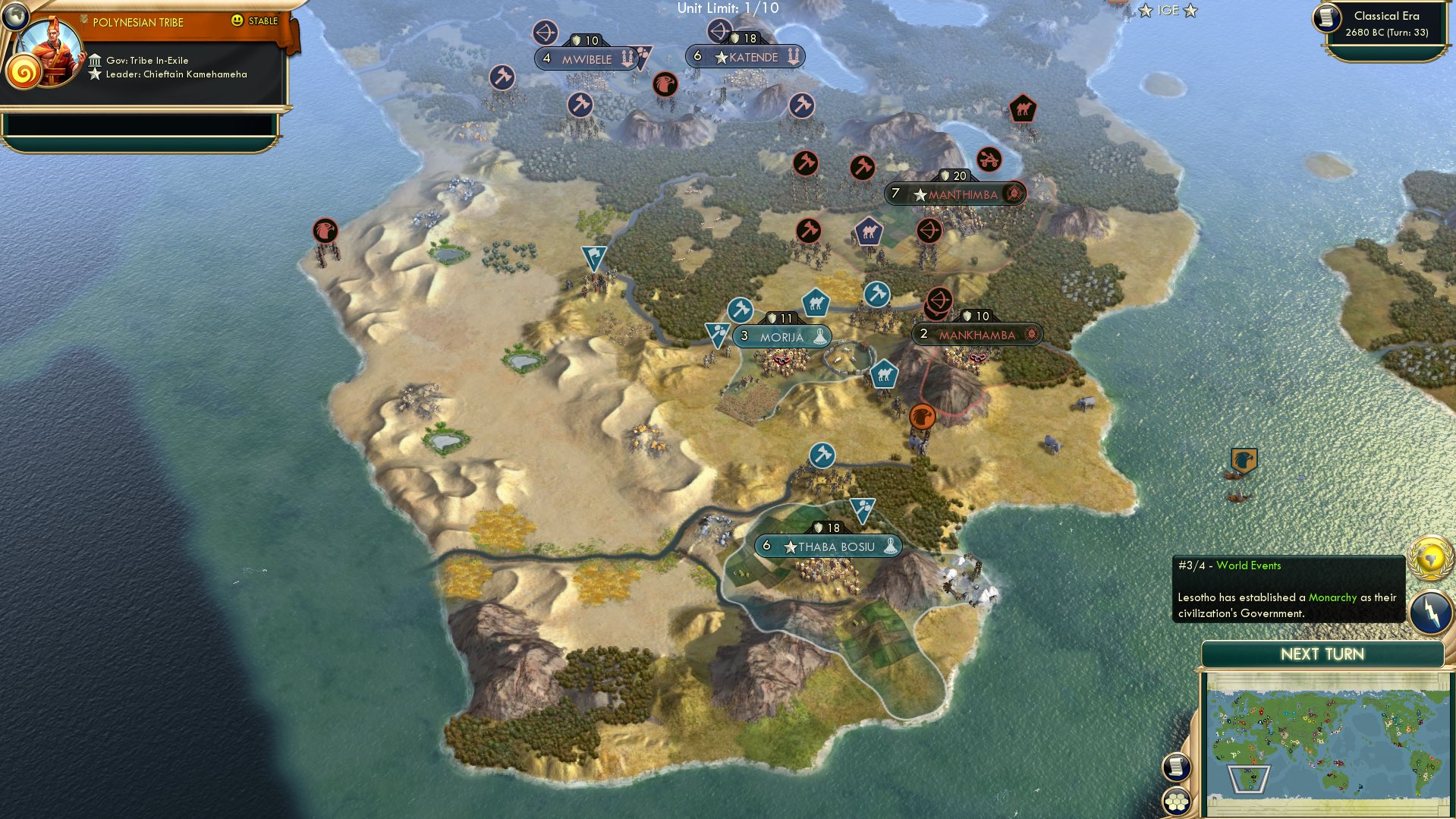Click the World Events notification message
Screen dimensions: 1456x819
click(x=1288, y=590)
